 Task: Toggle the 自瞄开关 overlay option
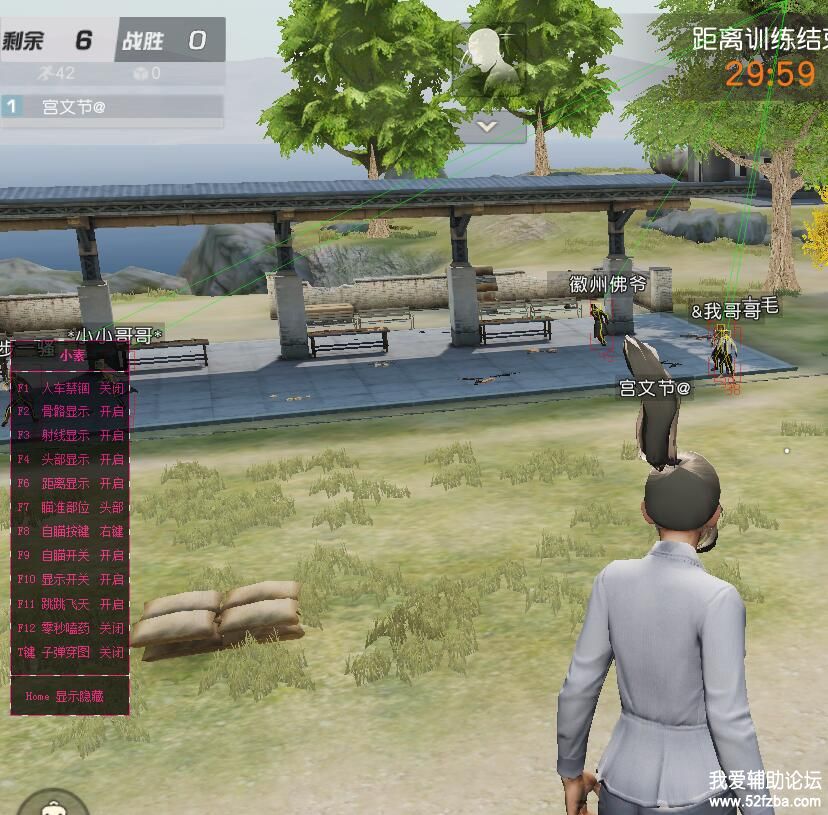[70, 555]
